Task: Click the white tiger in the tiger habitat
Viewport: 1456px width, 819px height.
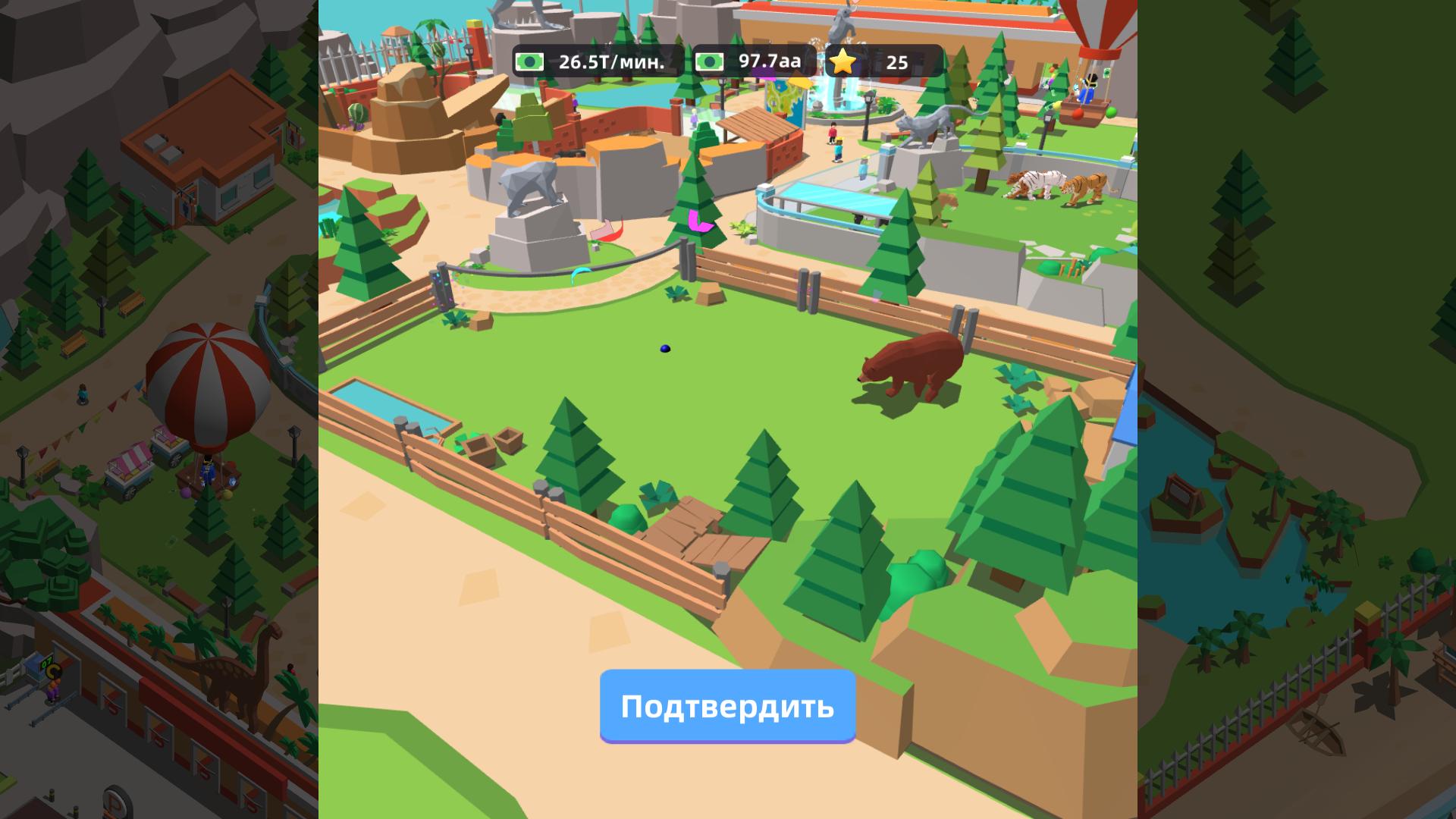Action: click(1039, 182)
